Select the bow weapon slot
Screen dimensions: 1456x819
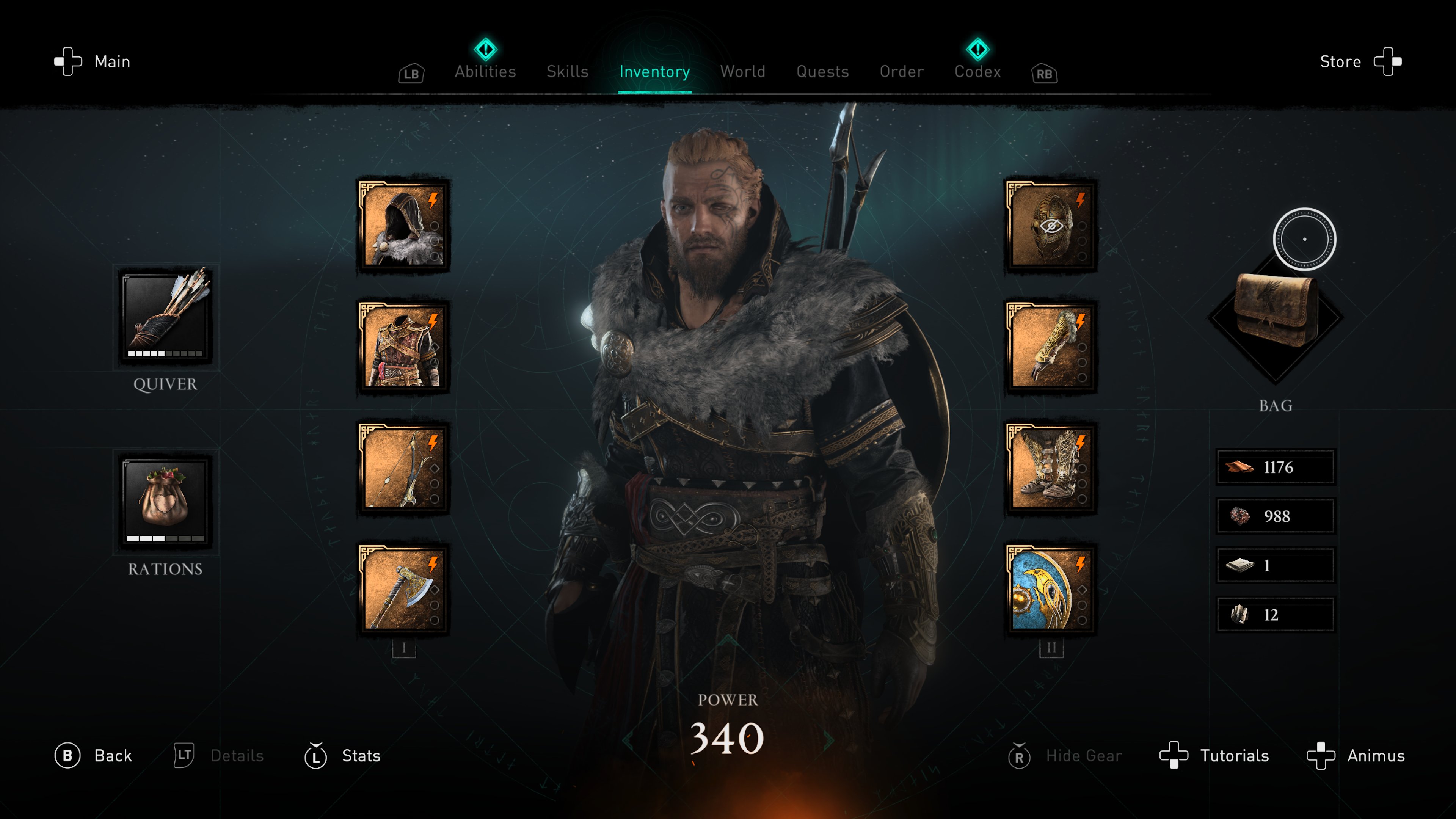pyautogui.click(x=403, y=468)
